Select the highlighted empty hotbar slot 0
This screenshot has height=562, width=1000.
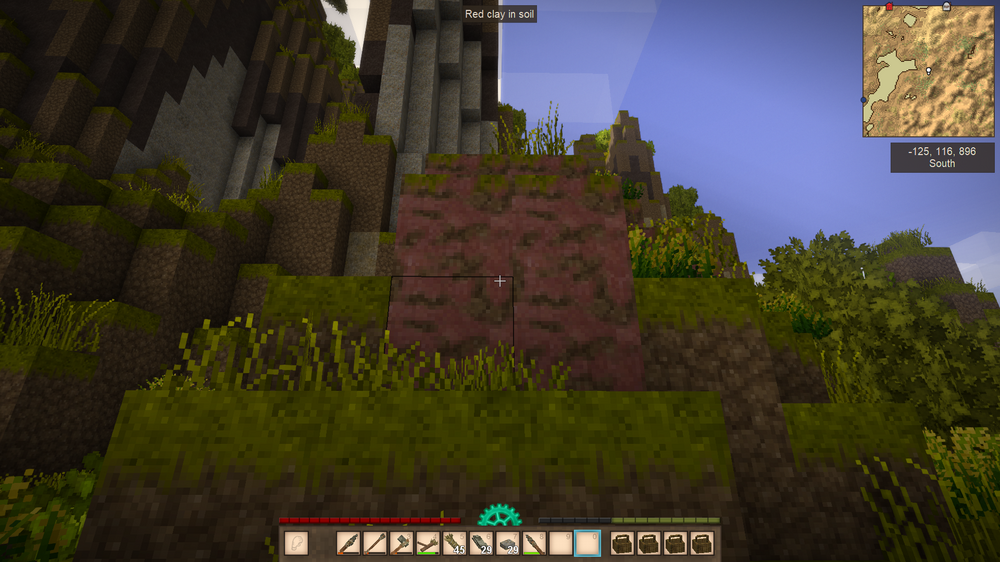click(x=588, y=543)
